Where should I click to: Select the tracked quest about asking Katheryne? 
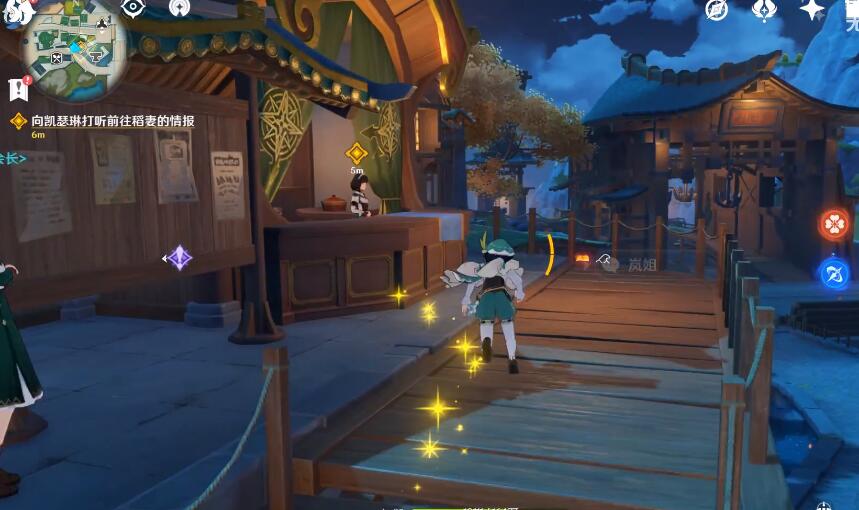pyautogui.click(x=112, y=121)
